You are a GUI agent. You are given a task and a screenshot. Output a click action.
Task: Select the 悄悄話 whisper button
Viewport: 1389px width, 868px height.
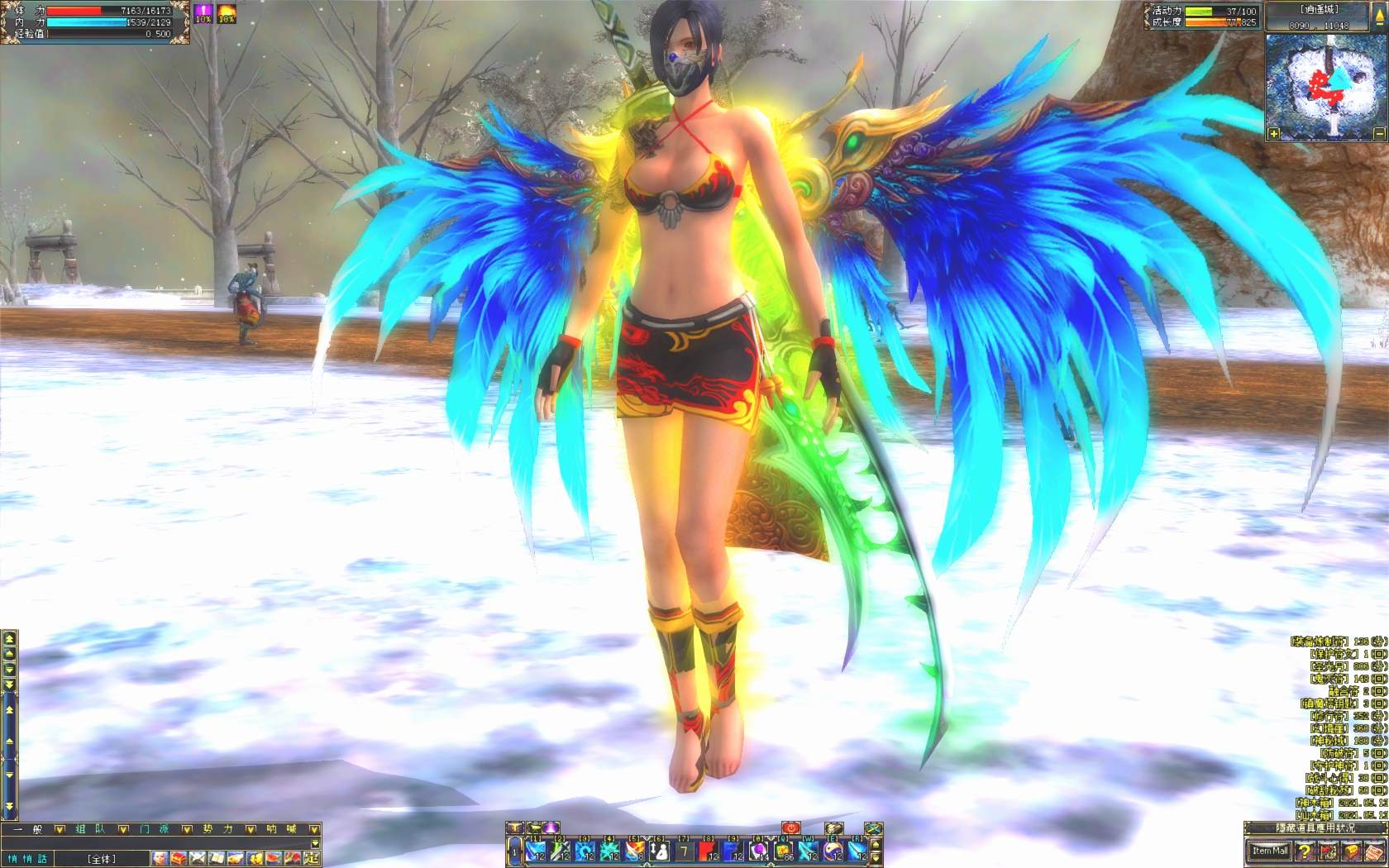click(28, 859)
